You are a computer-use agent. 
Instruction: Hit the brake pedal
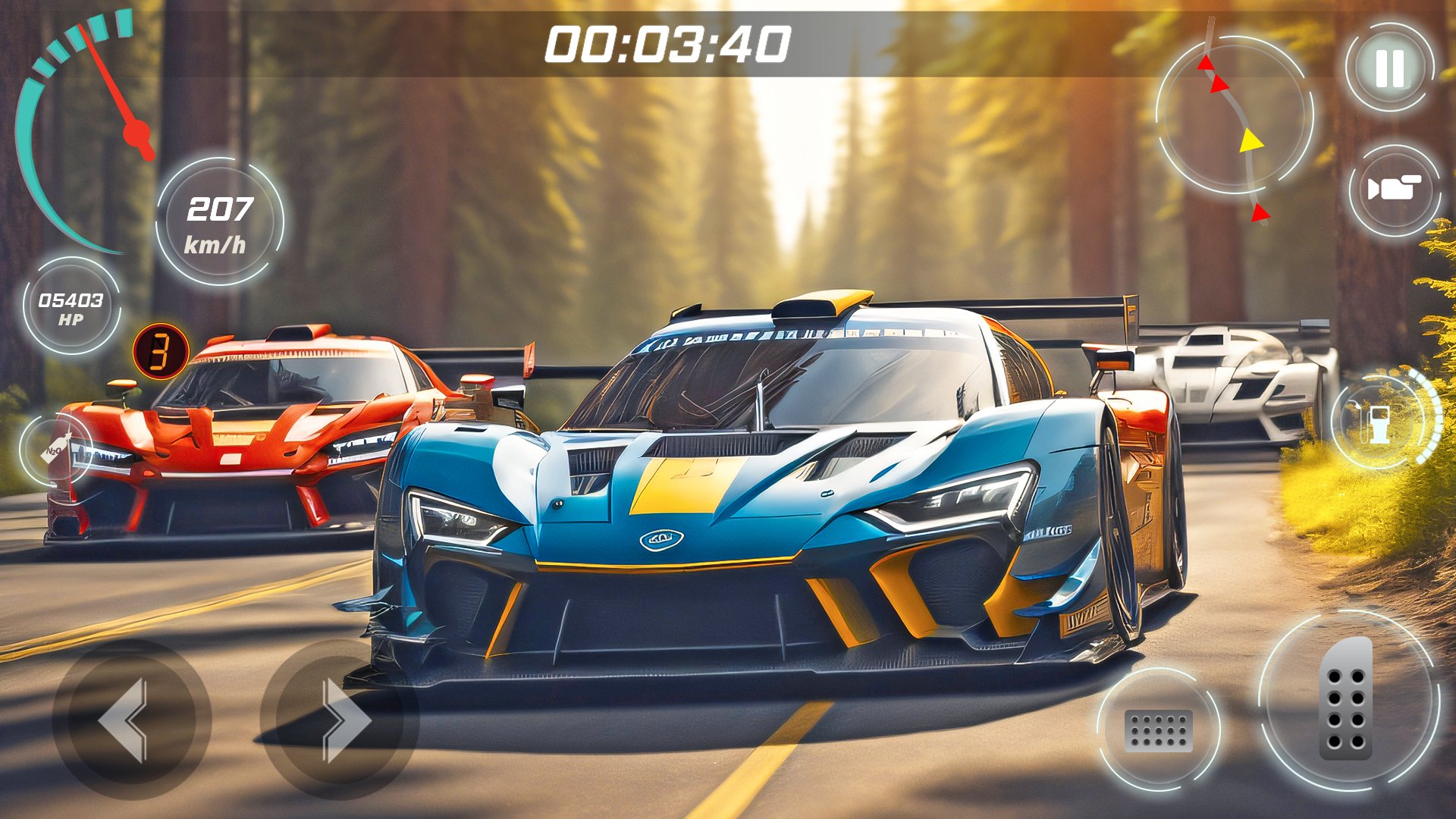tap(1158, 730)
